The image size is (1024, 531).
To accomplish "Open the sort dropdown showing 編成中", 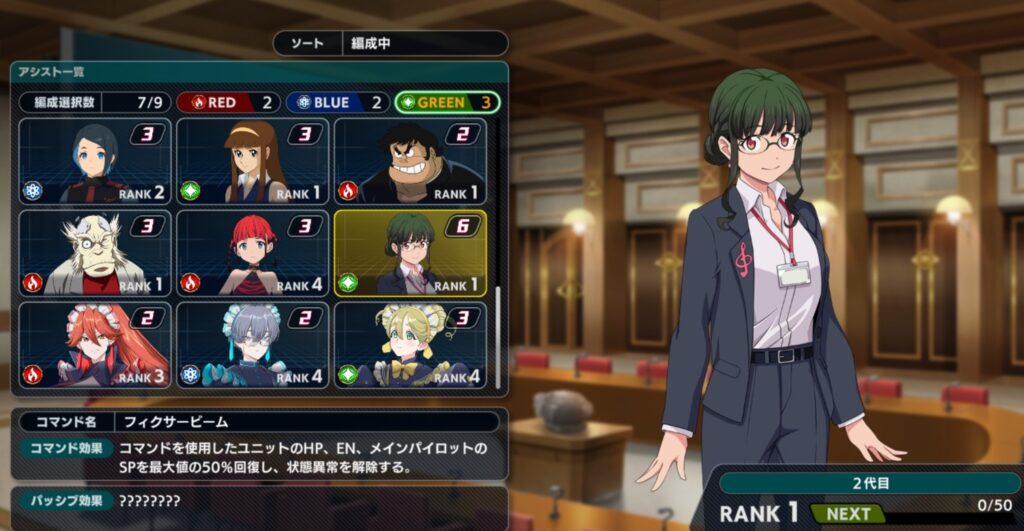I will point(423,44).
